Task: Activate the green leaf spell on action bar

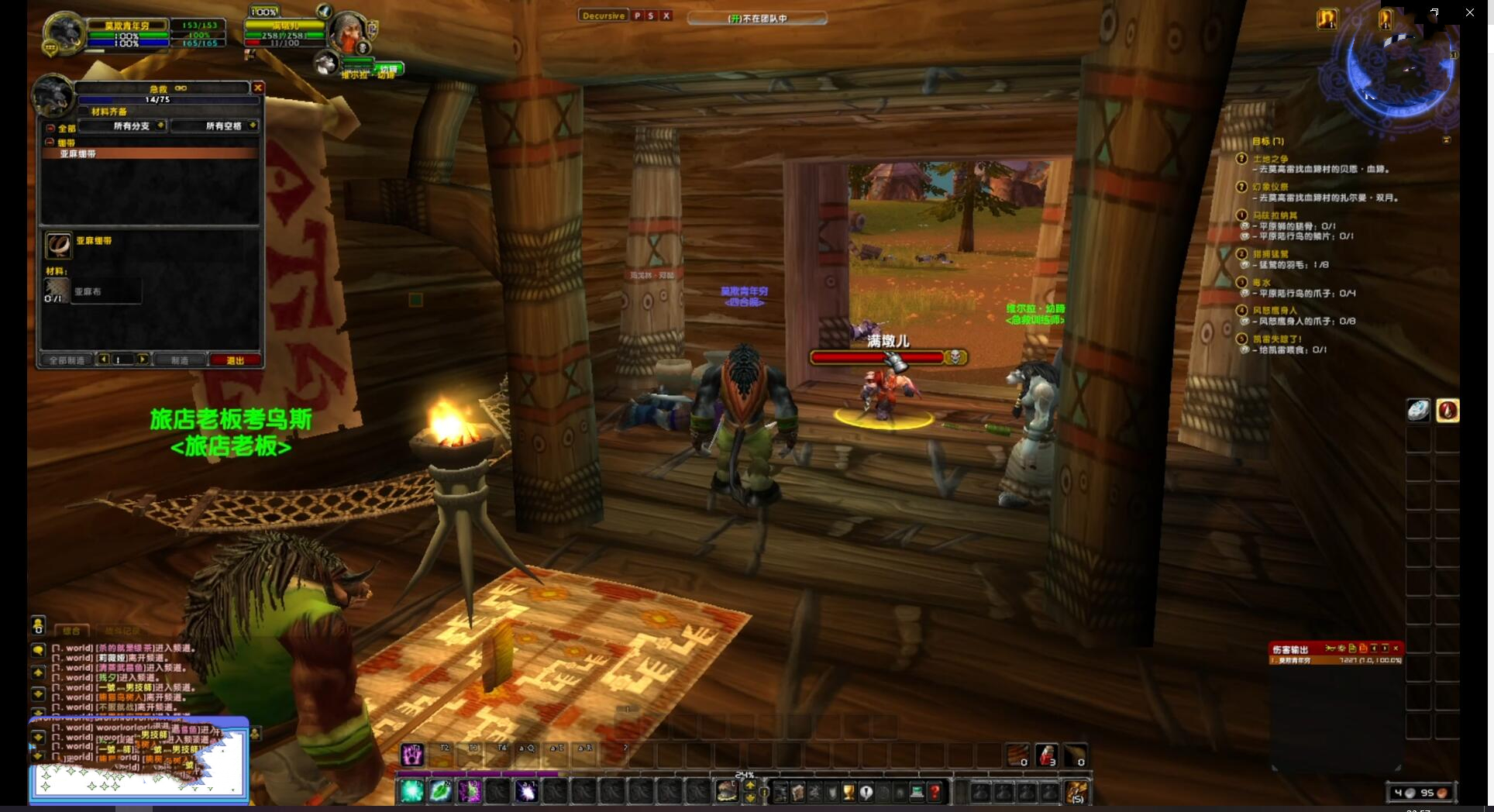Action: (440, 791)
